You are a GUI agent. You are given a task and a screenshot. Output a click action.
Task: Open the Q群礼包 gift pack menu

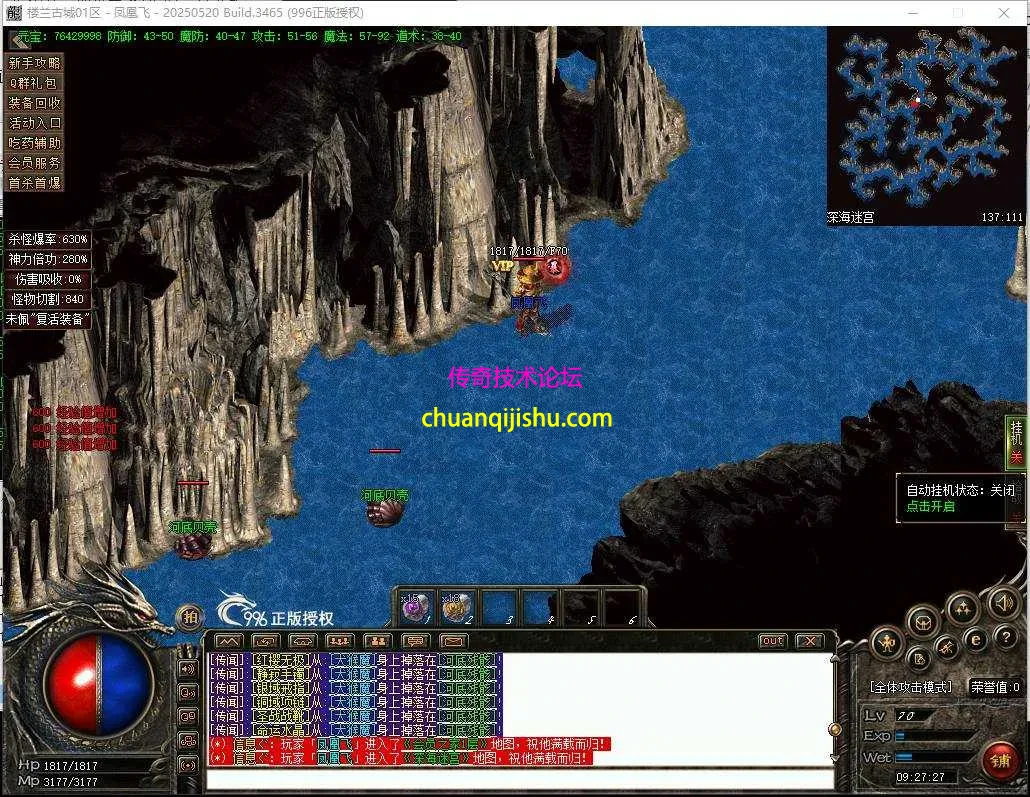(x=35, y=83)
